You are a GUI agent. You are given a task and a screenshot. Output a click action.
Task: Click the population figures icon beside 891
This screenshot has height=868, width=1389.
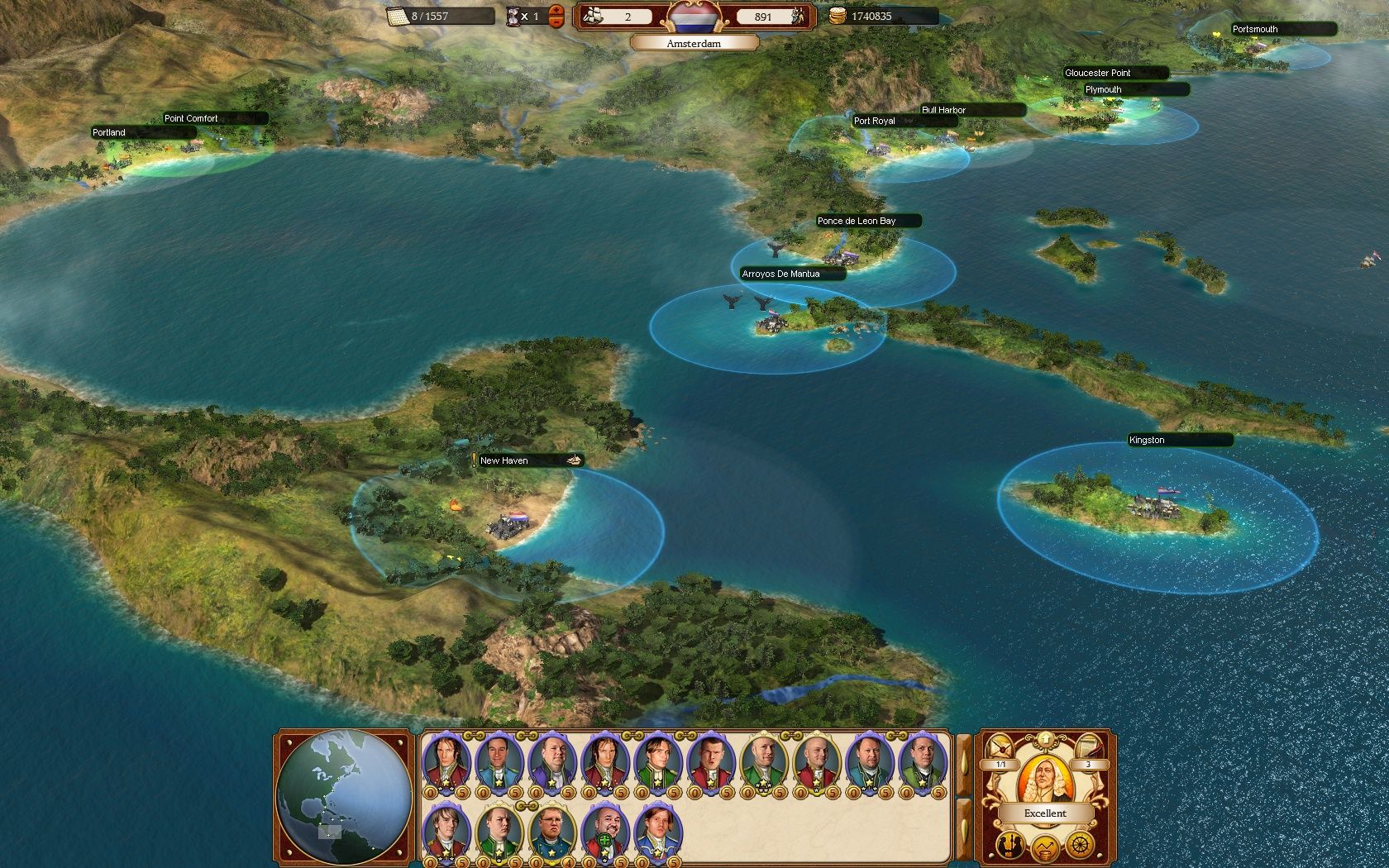pyautogui.click(x=796, y=15)
